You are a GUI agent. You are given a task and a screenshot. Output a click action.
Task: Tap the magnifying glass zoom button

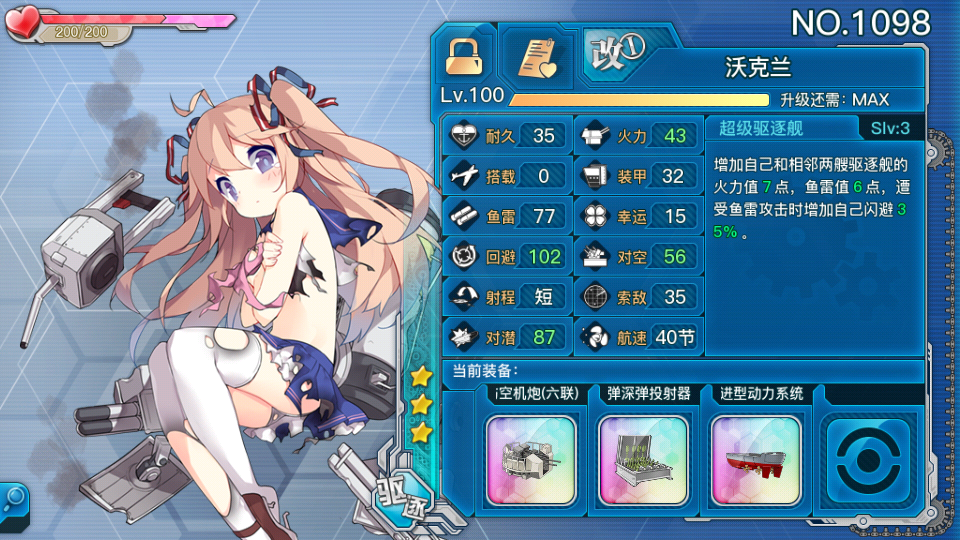point(14,497)
